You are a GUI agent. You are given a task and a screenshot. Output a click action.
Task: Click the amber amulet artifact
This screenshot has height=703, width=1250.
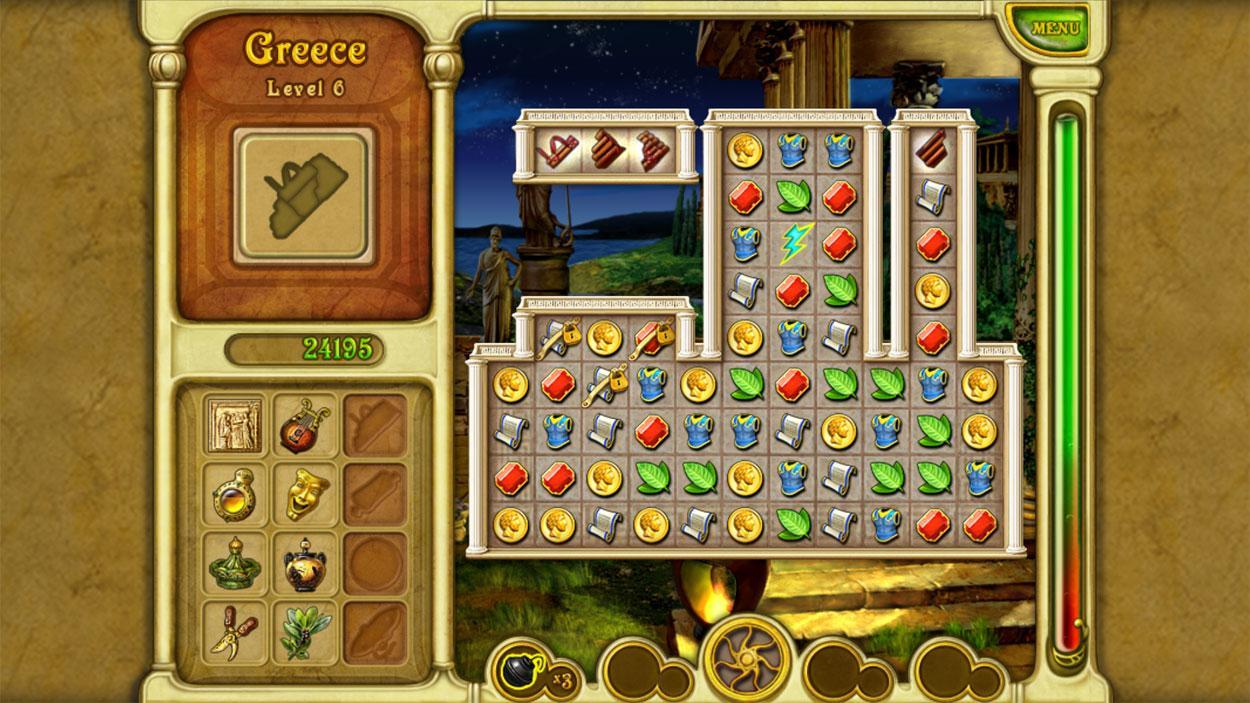click(234, 494)
